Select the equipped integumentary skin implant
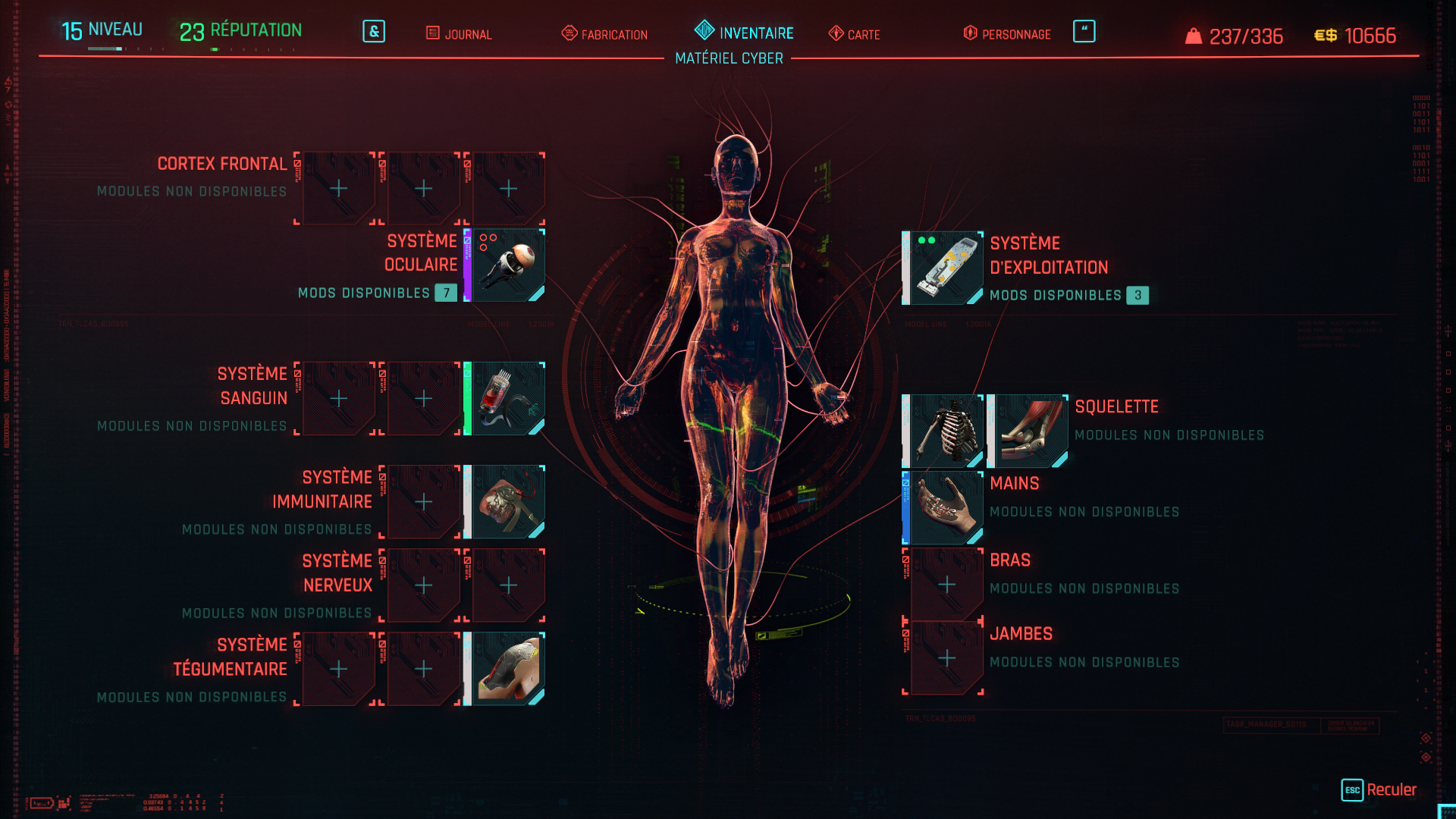The width and height of the screenshot is (1456, 819). coord(508,669)
